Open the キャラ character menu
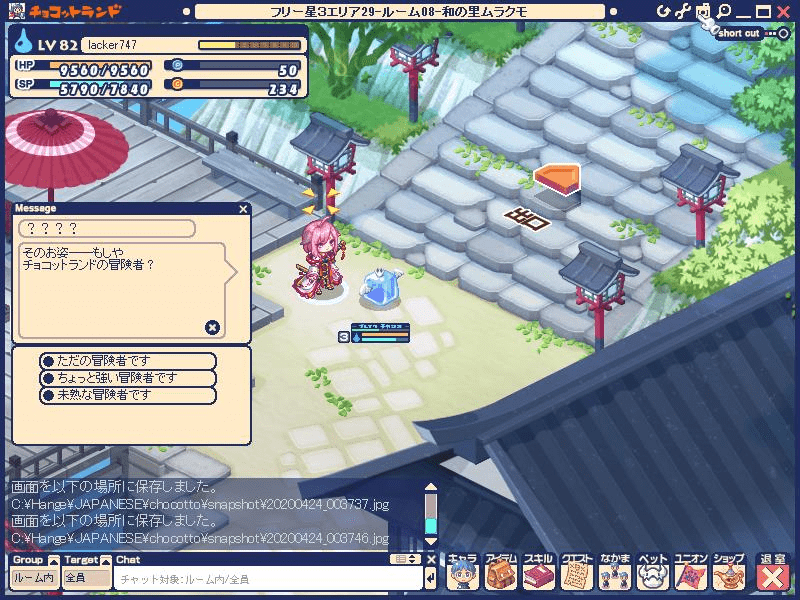The image size is (800, 600). pos(462,573)
